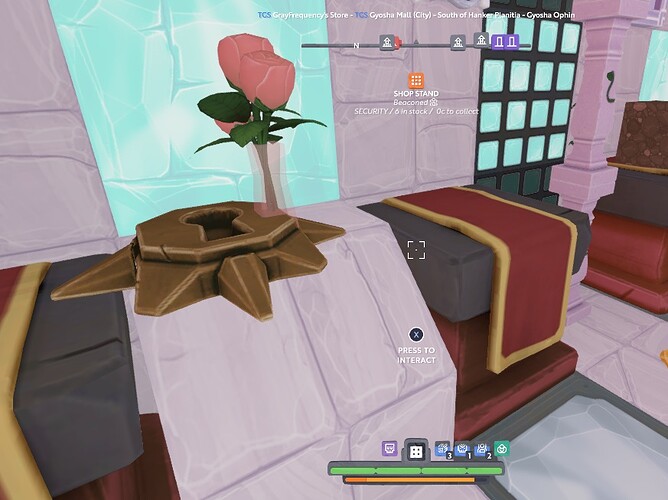Click the orange Shop Stand grid icon
The height and width of the screenshot is (500, 668).
click(x=416, y=81)
